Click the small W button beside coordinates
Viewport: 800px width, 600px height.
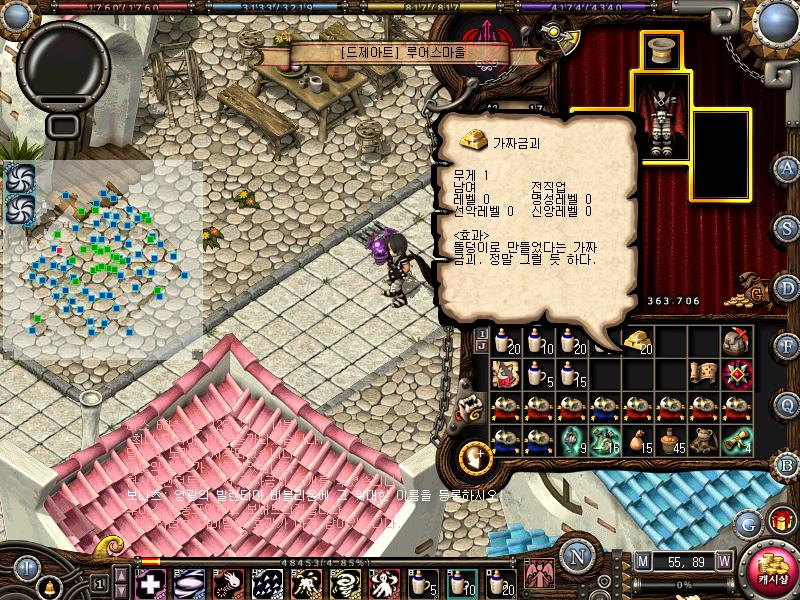click(722, 562)
